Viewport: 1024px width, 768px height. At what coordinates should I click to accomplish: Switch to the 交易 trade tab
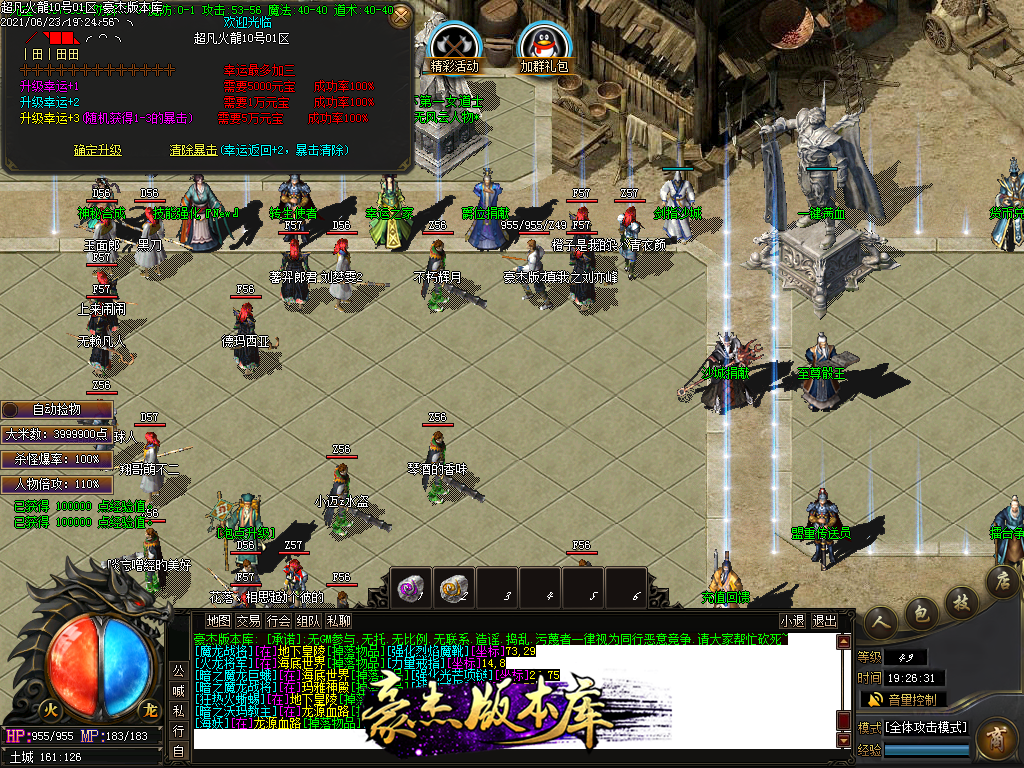coord(248,620)
